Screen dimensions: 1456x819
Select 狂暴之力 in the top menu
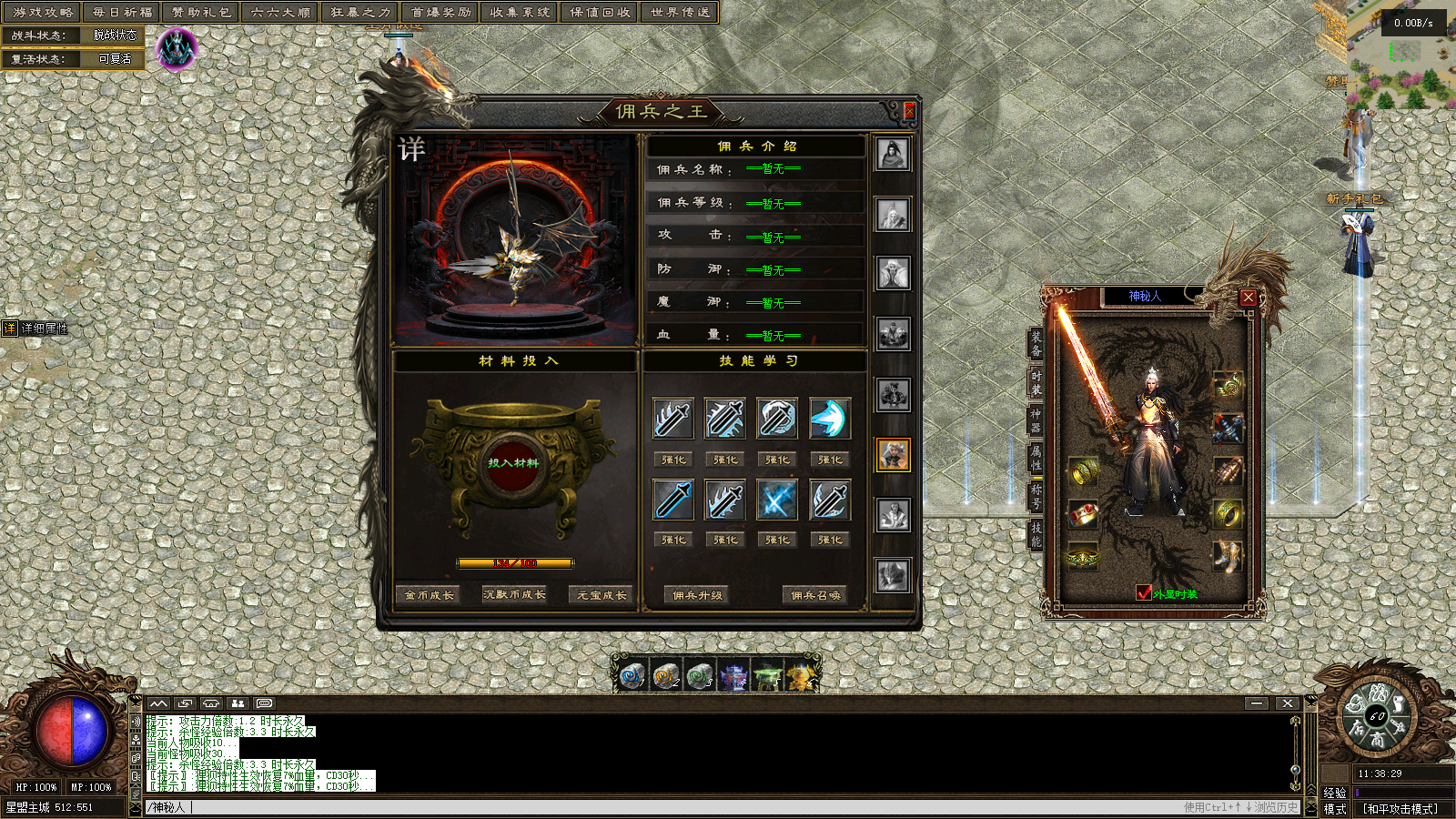click(360, 13)
